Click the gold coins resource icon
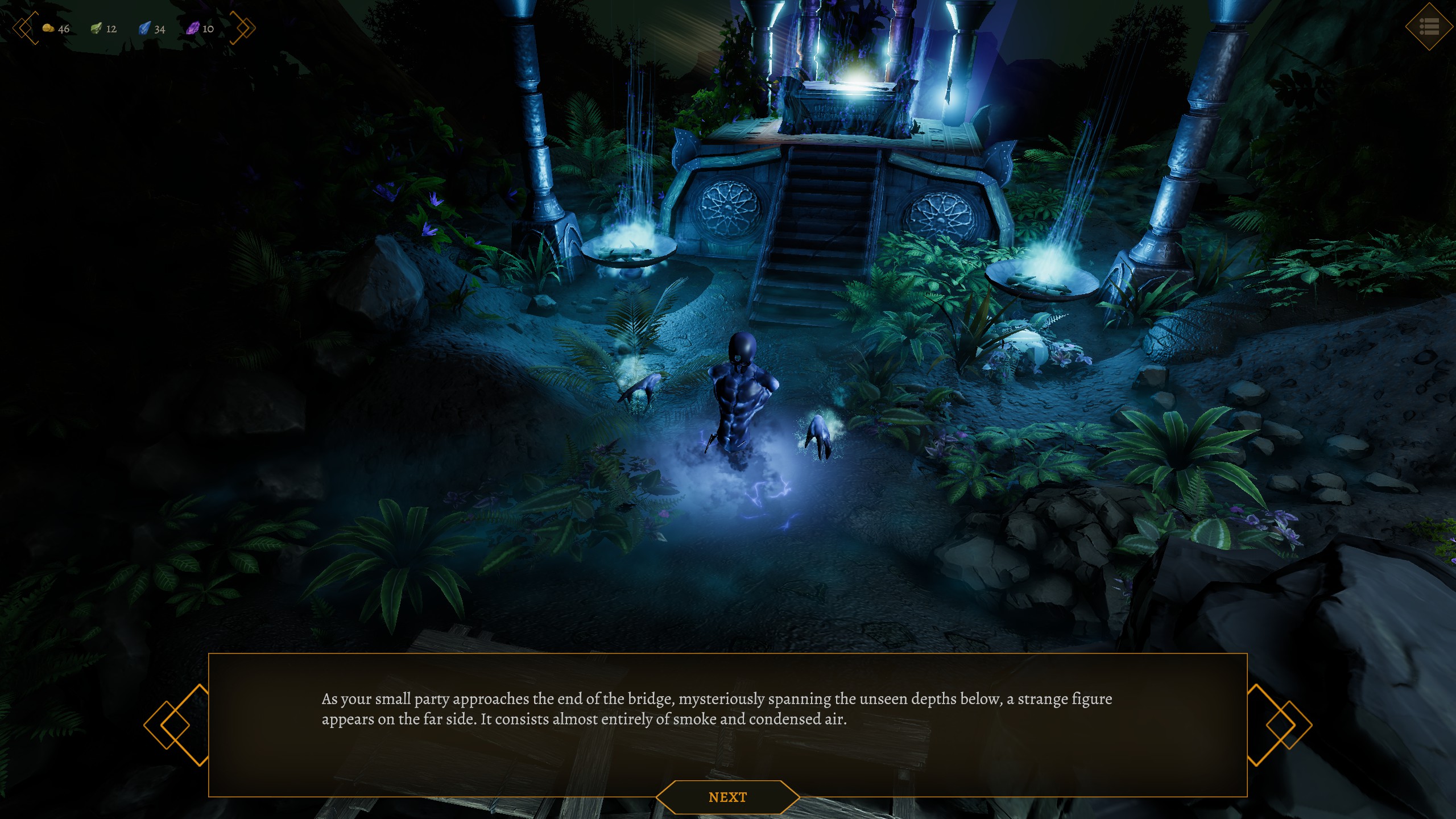Viewport: 1456px width, 819px height. coord(49,27)
